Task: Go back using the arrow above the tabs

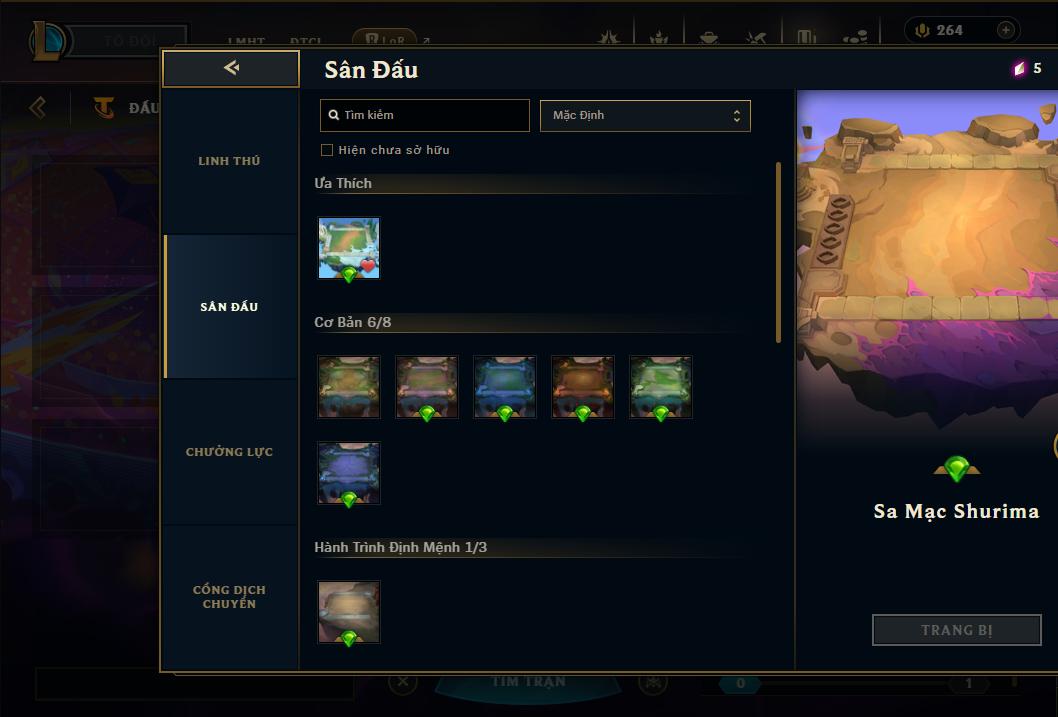Action: 231,68
